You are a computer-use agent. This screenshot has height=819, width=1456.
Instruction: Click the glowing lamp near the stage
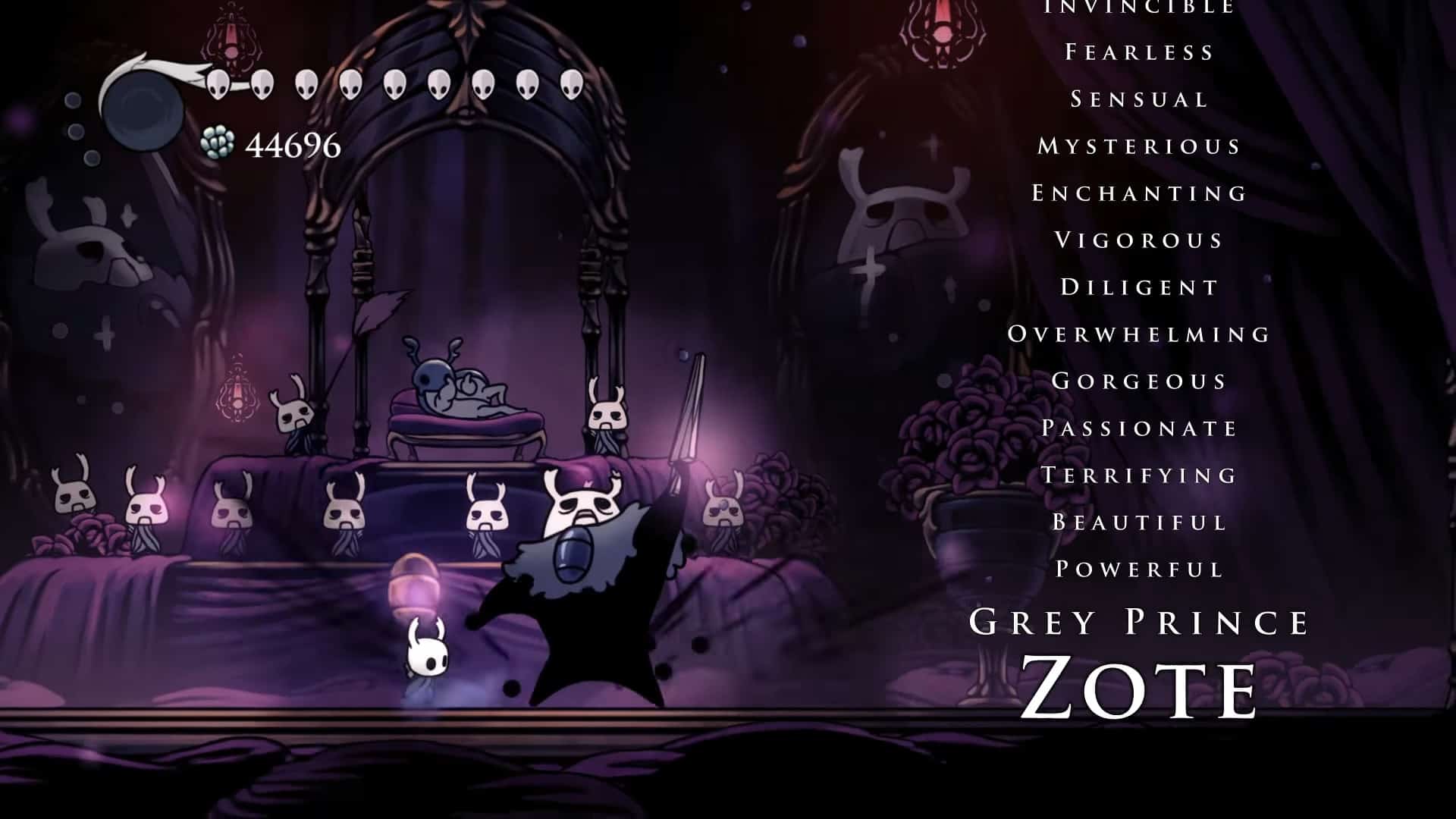413,584
